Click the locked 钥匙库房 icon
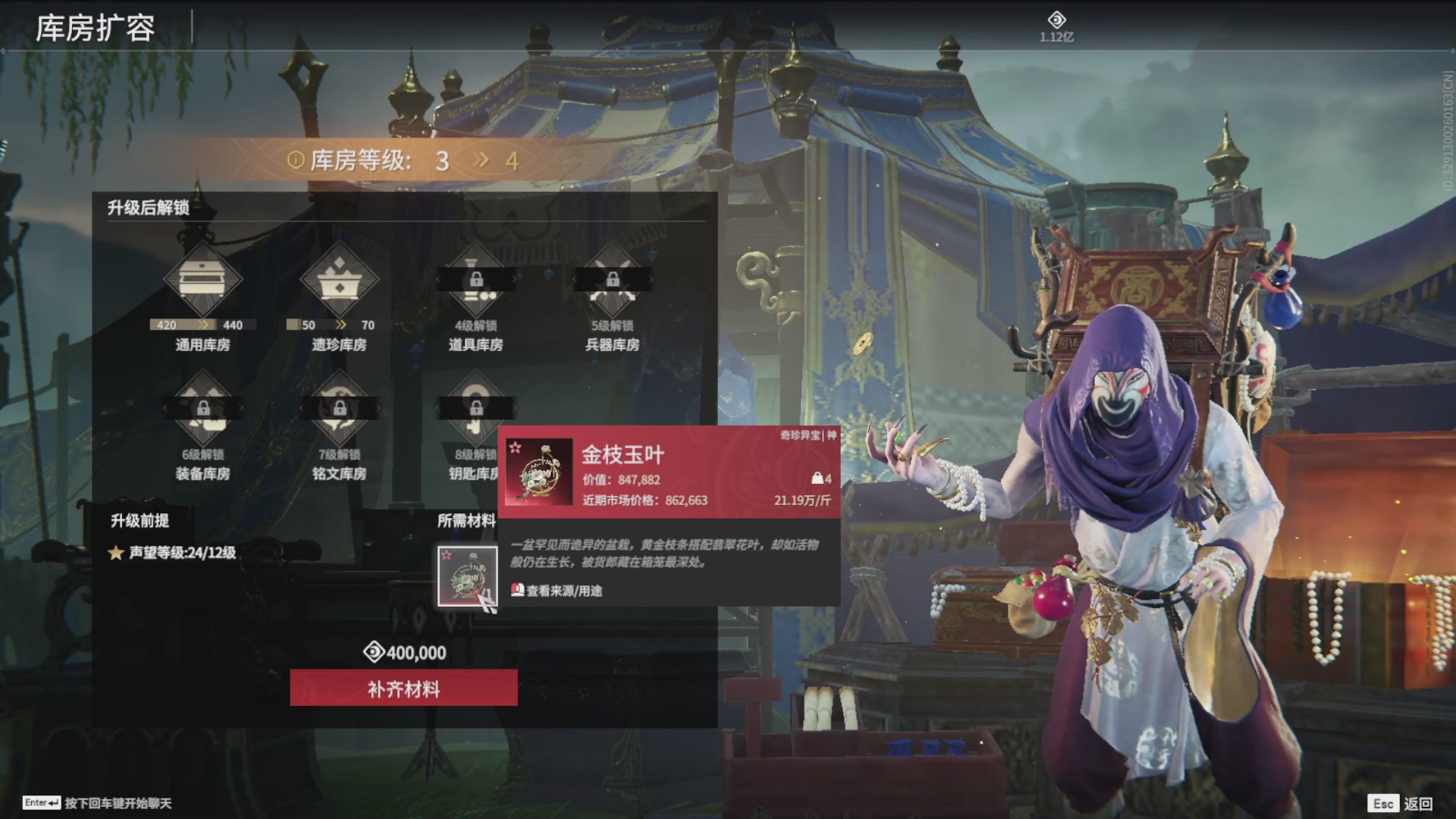The width and height of the screenshot is (1456, 819). [475, 409]
